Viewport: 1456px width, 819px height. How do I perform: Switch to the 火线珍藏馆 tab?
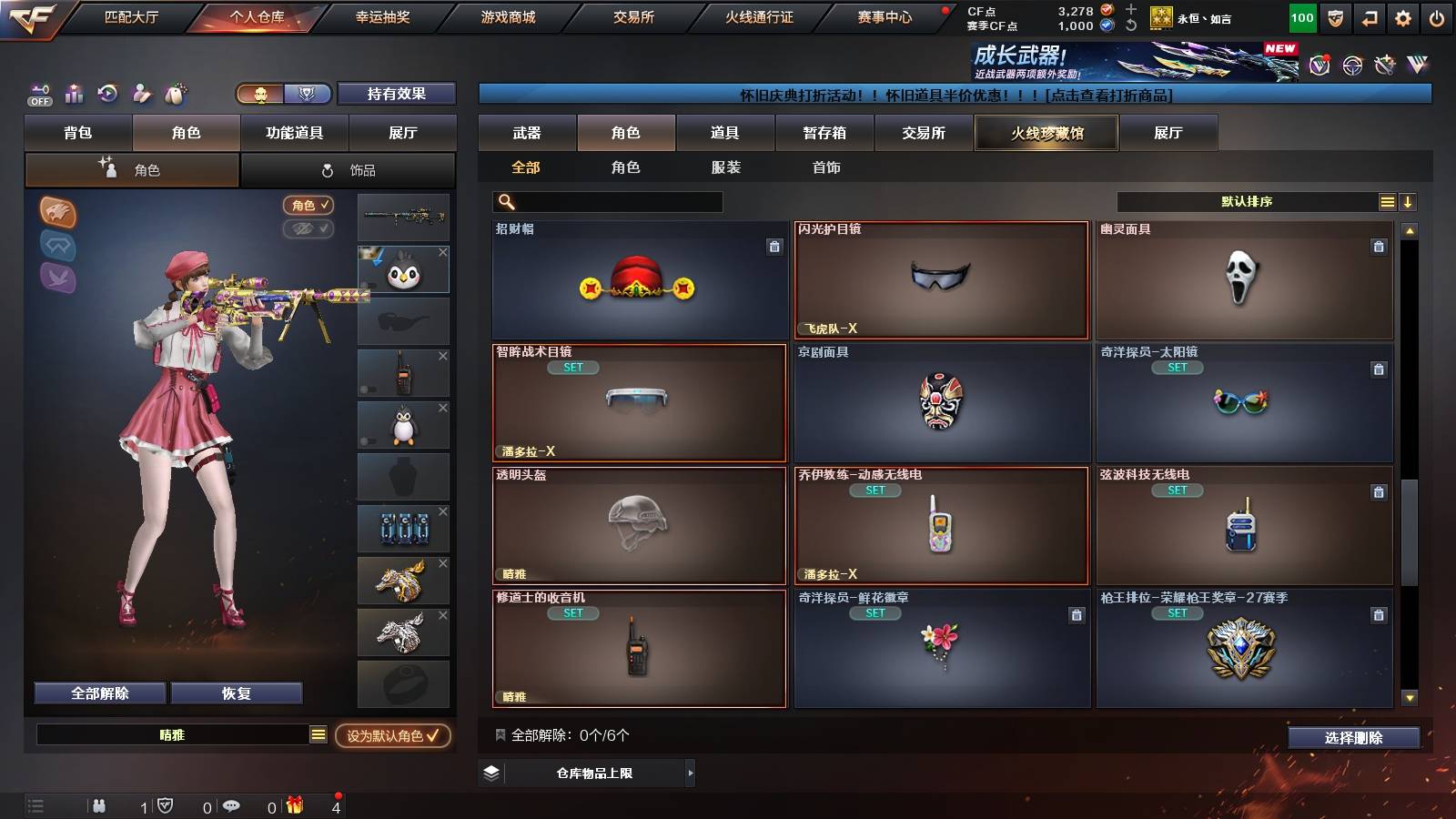point(1046,133)
